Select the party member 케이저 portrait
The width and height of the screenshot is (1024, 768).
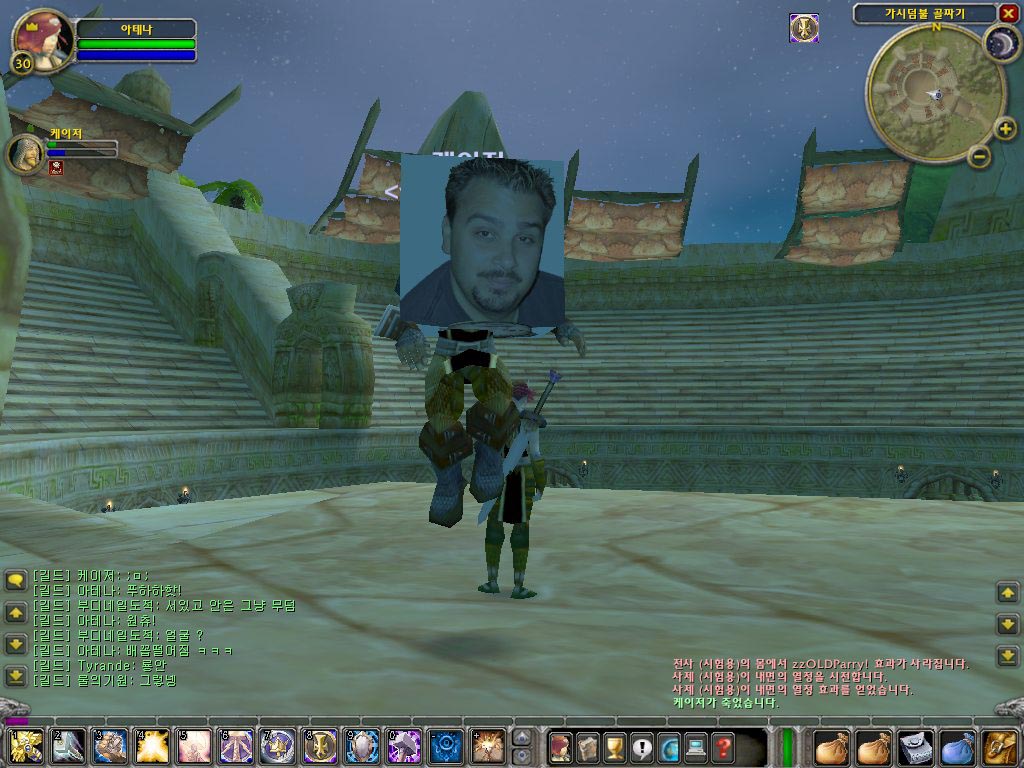tap(26, 153)
